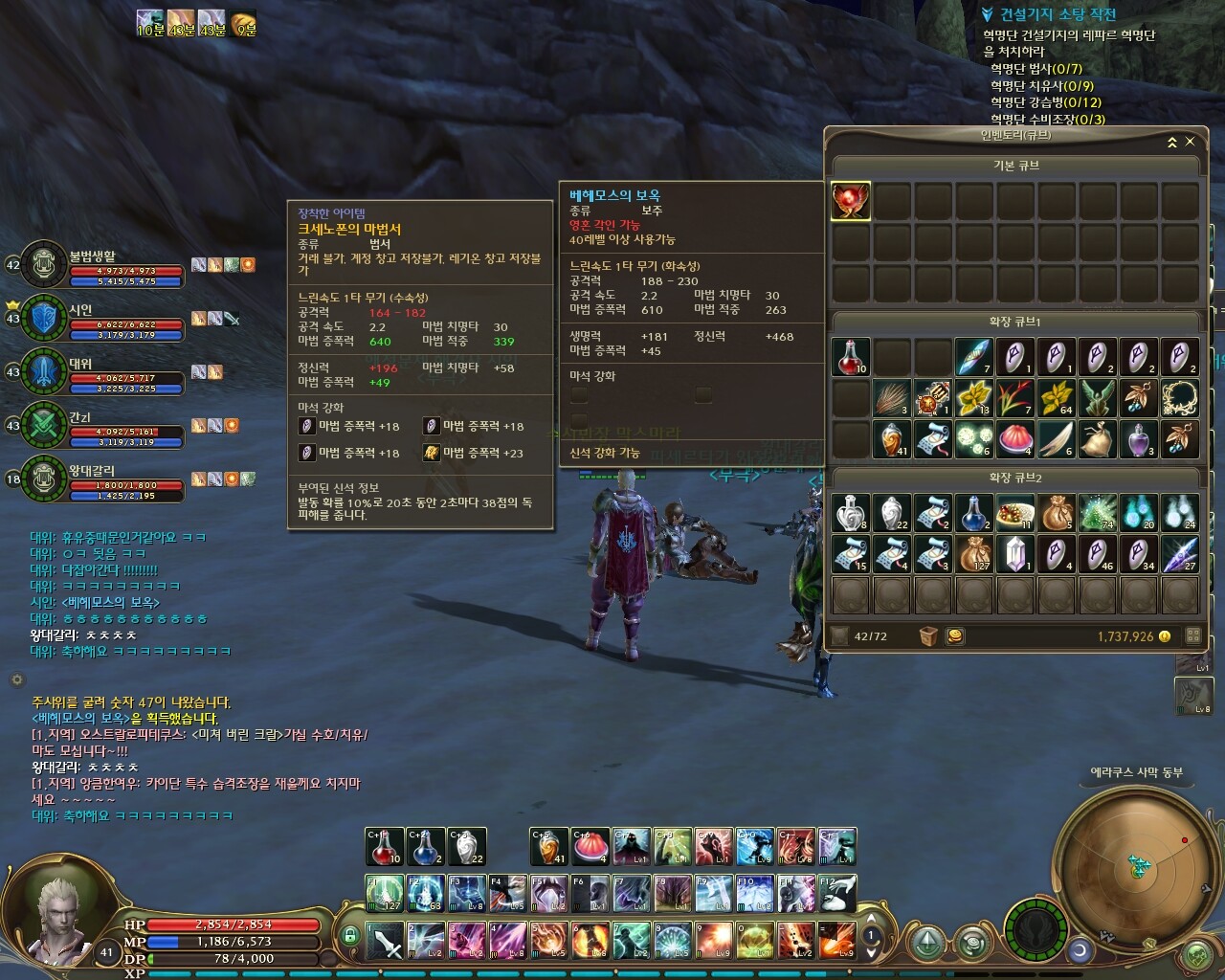This screenshot has width=1225, height=980.
Task: Activate the F12 white bird skill
Action: tap(836, 893)
